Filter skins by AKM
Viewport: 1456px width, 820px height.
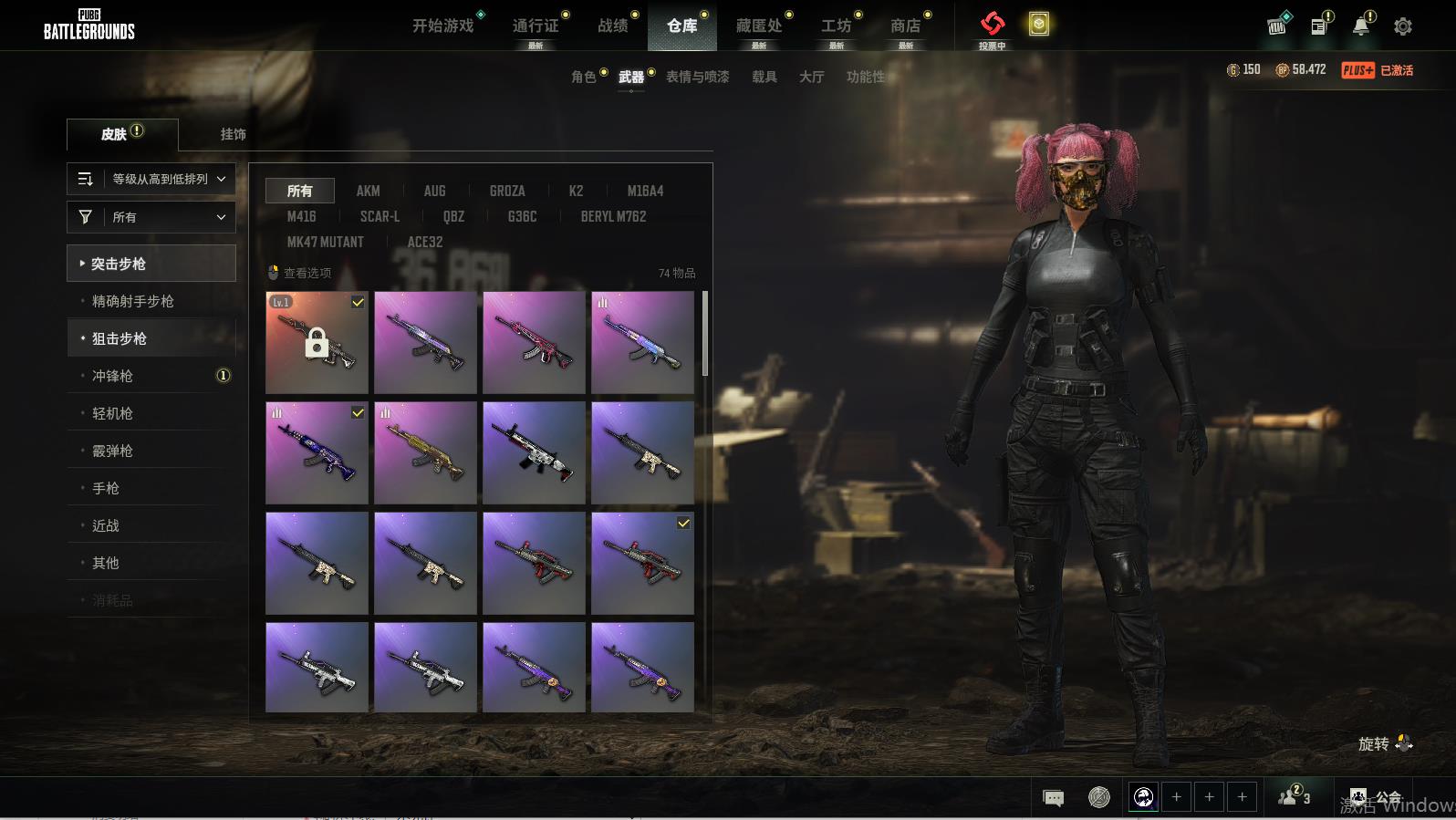pos(368,191)
